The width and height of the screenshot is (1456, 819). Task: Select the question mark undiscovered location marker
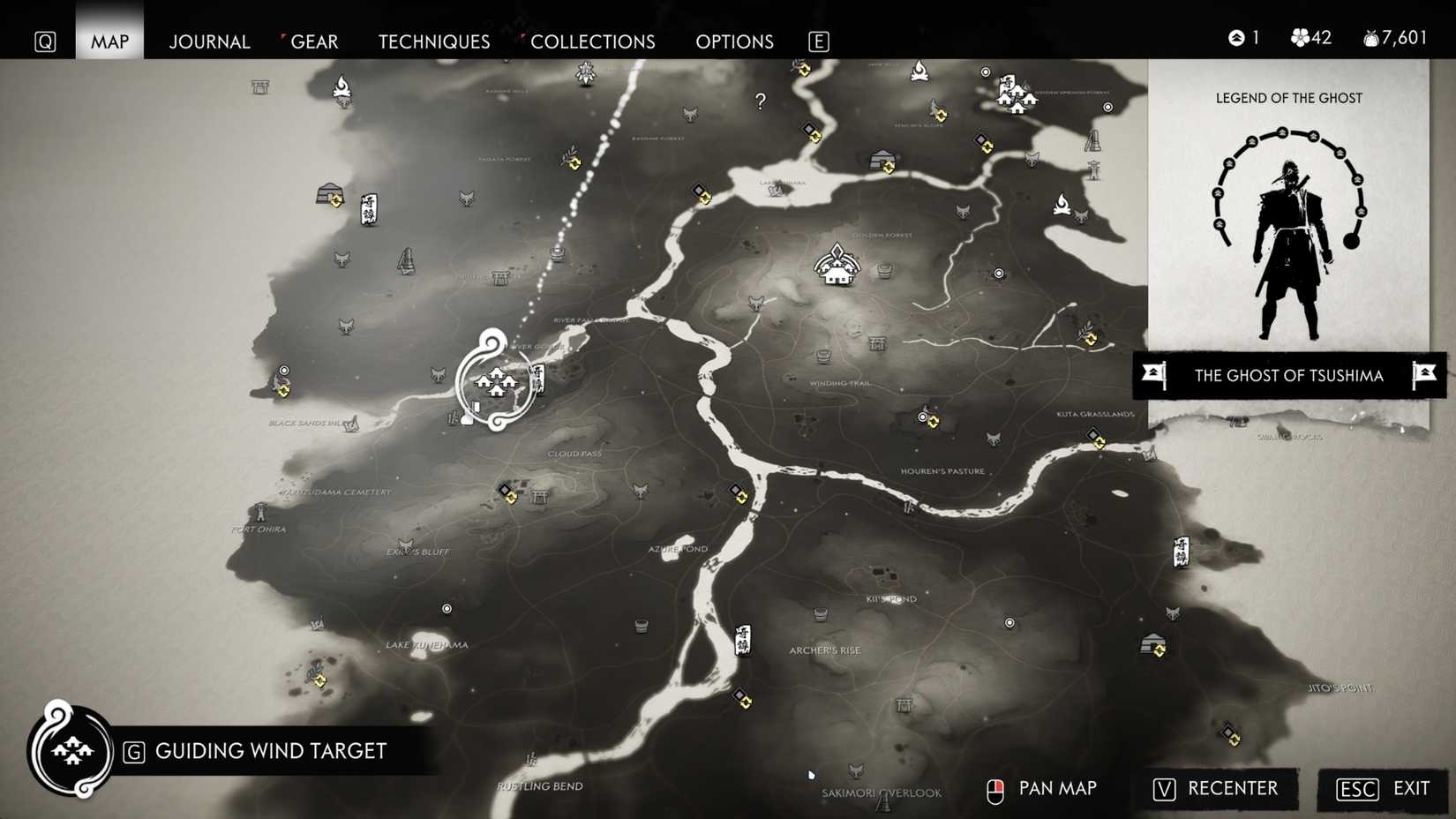coord(761,101)
